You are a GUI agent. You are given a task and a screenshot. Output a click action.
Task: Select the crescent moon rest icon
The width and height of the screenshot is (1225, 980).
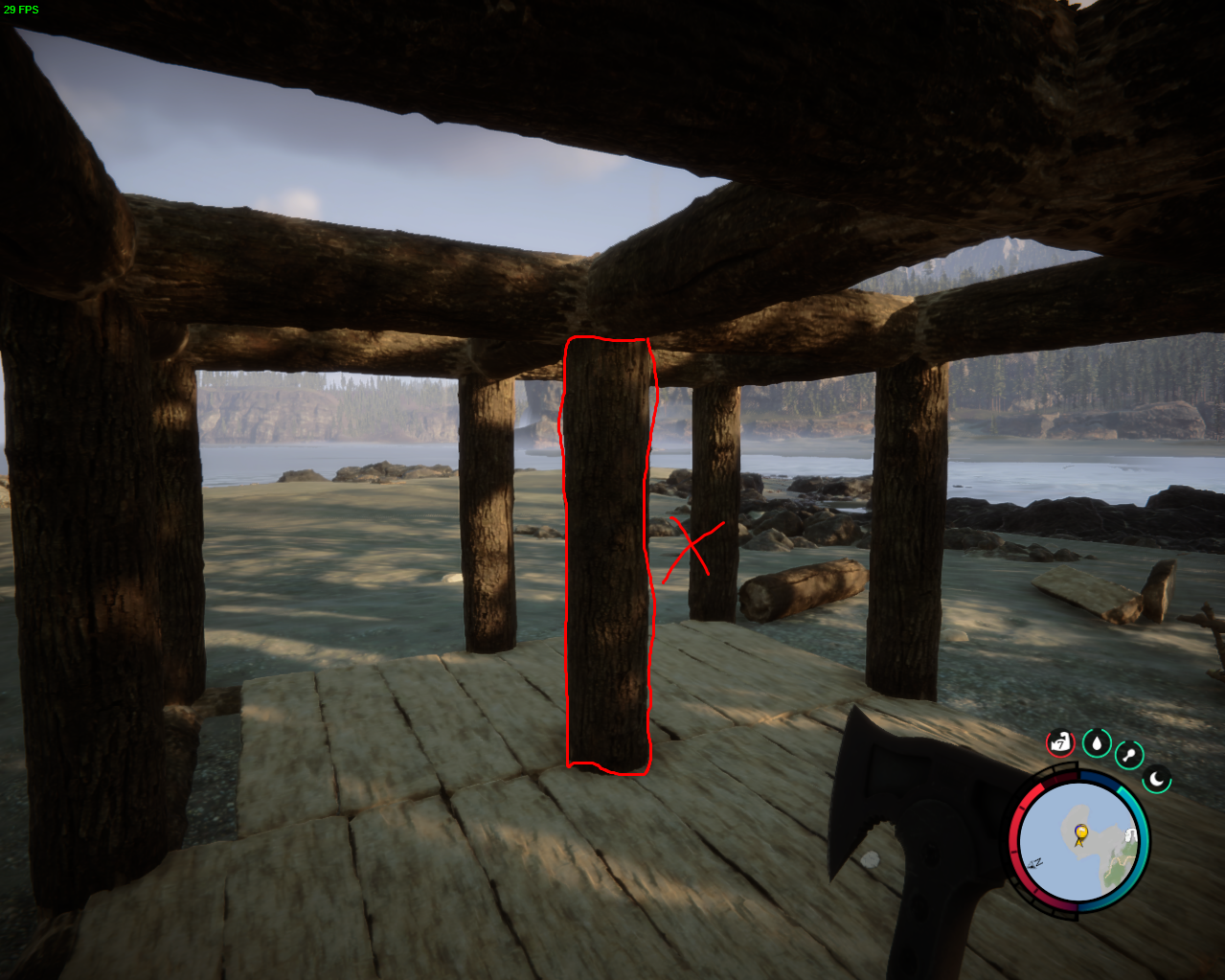[1157, 779]
